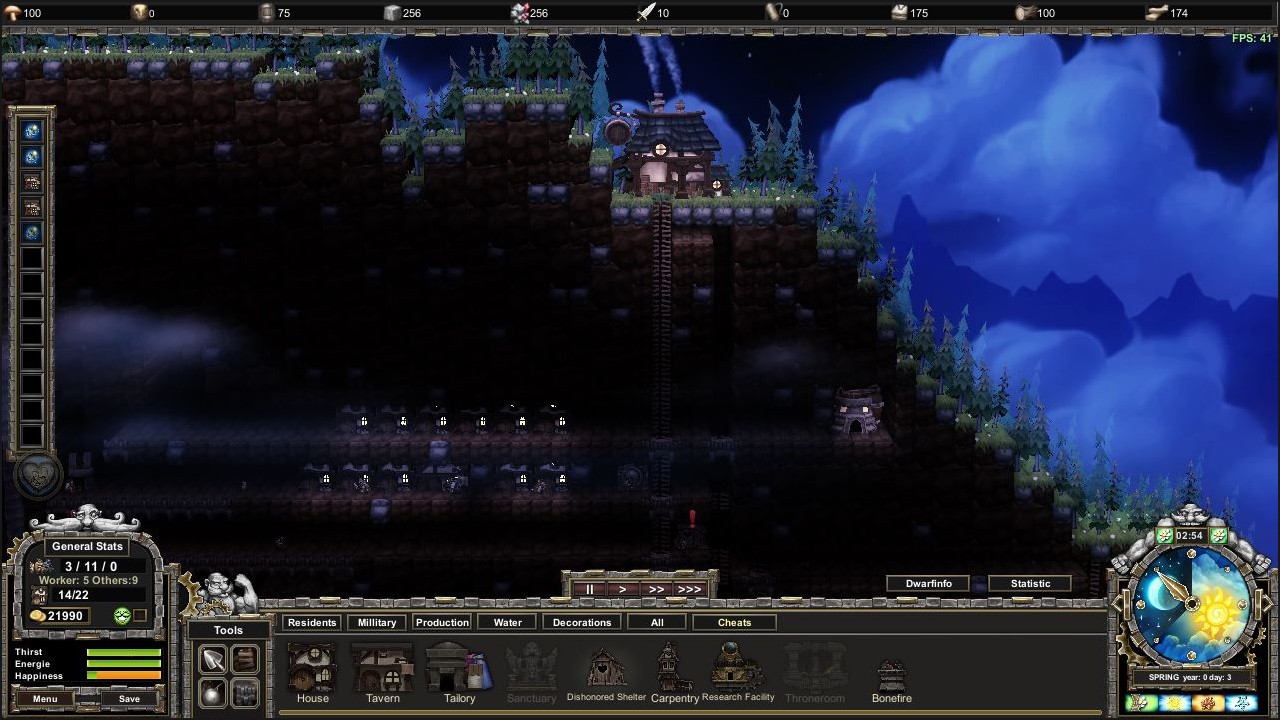This screenshot has width=1280, height=720.
Task: Save the game with the Save button
Action: [x=128, y=698]
